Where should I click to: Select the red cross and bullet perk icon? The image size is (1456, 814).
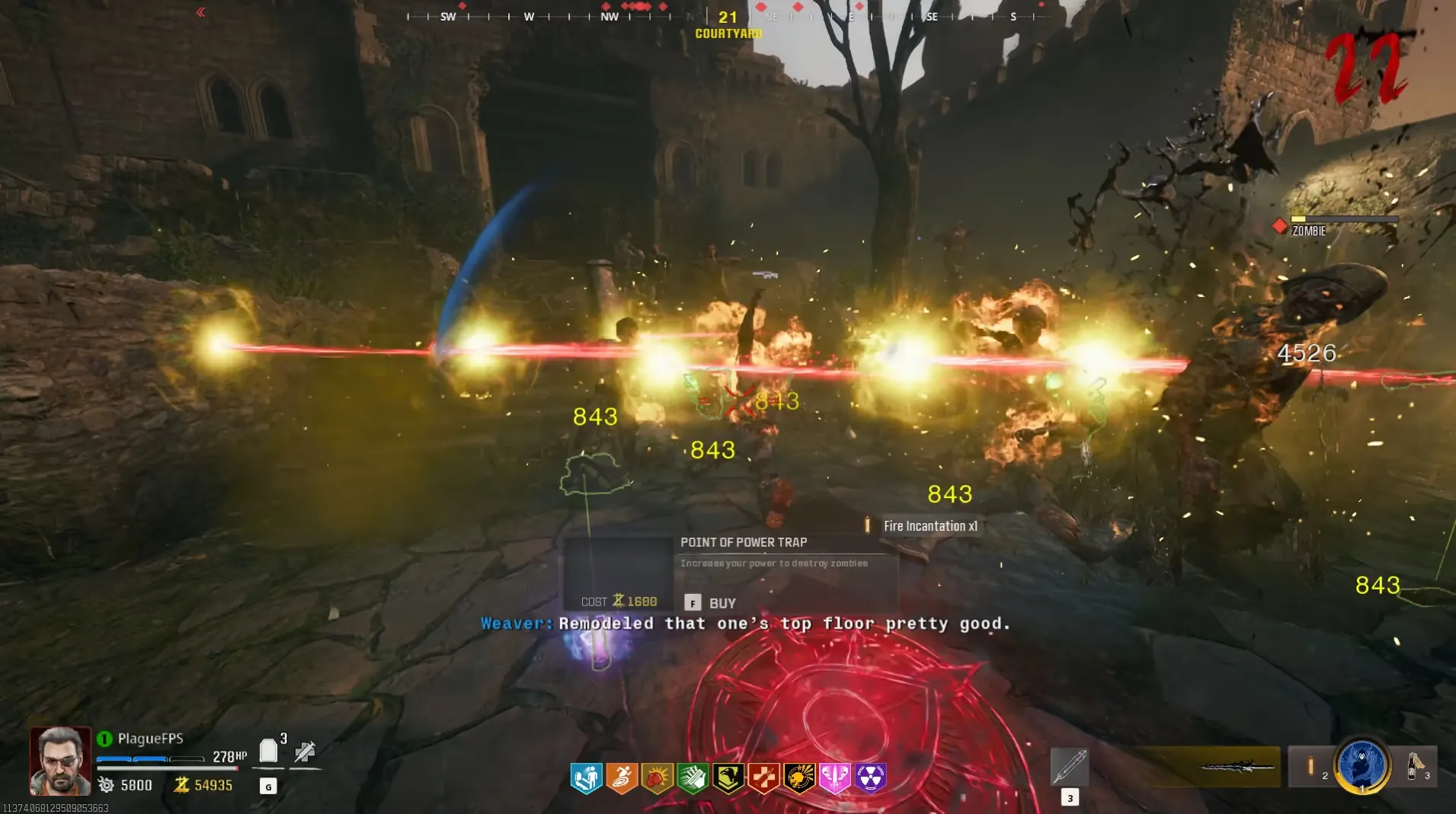[x=763, y=778]
